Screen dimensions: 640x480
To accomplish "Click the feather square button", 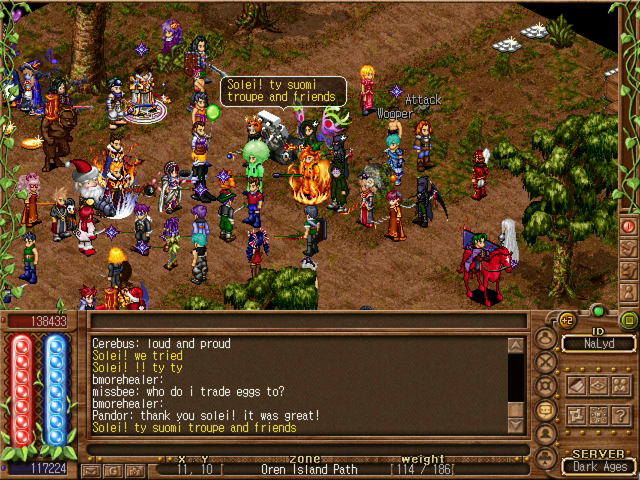I will pos(576,385).
